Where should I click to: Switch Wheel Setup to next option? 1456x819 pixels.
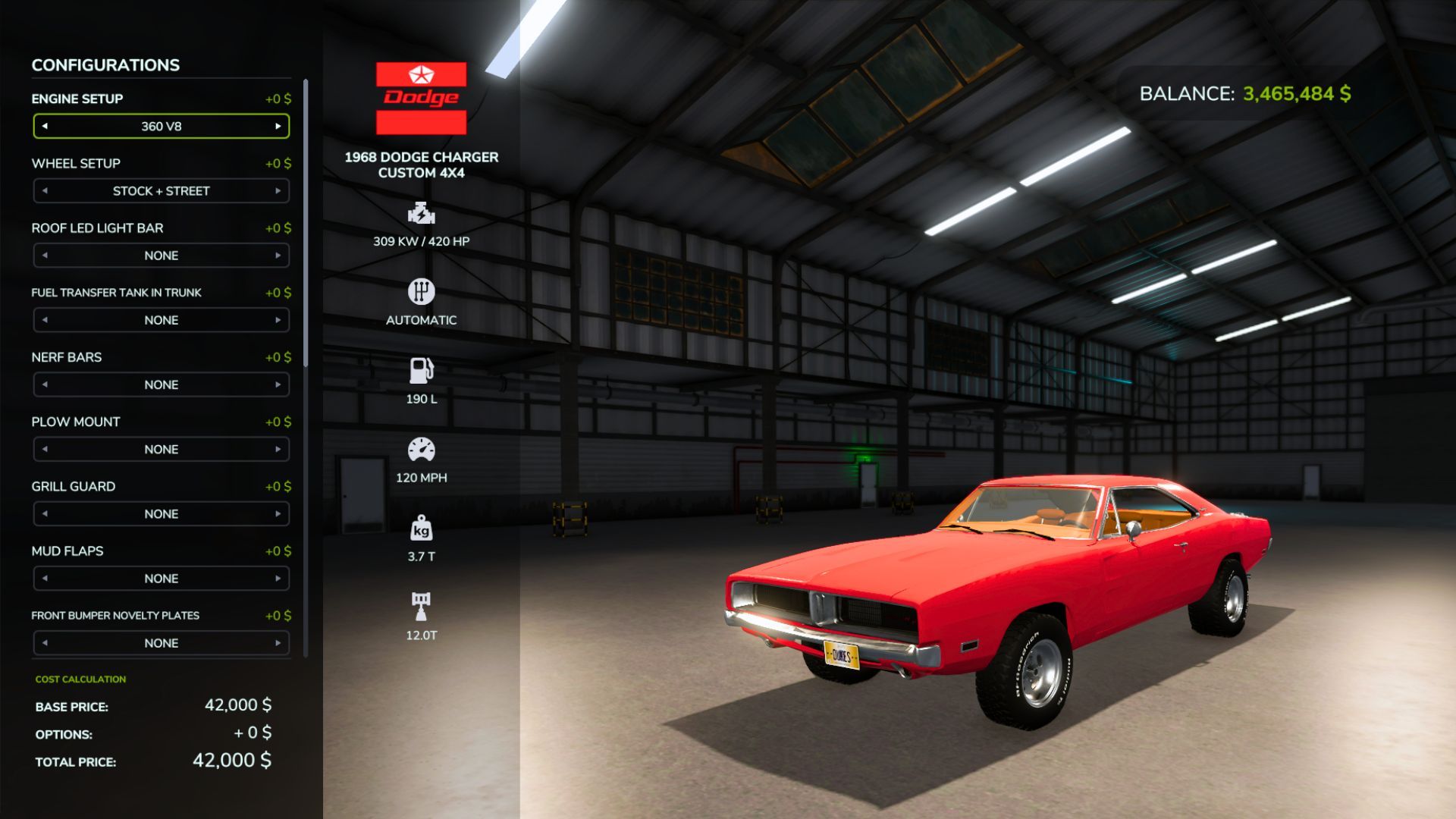click(x=280, y=190)
